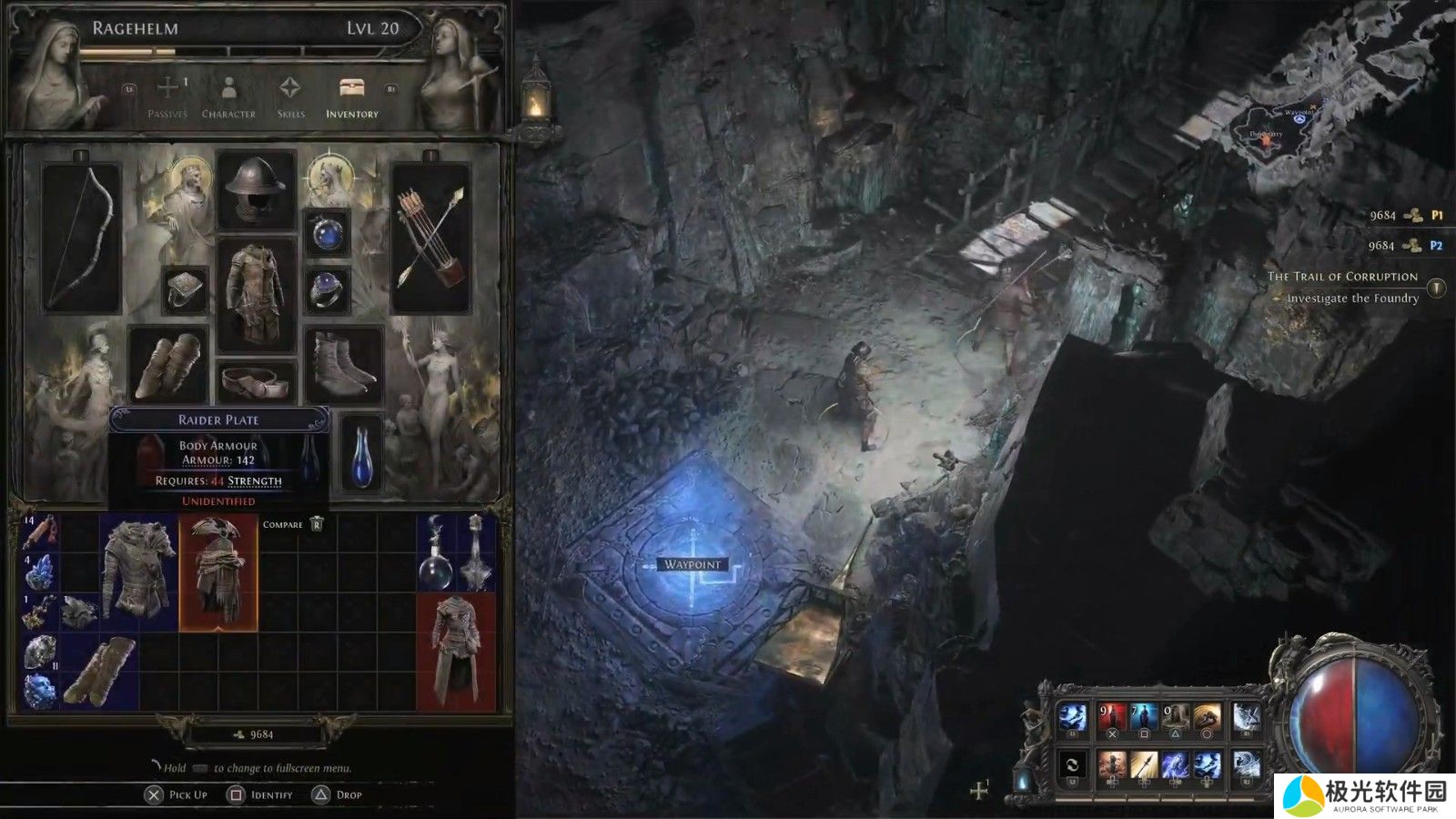
Task: Select the red robe in inventory
Action: [456, 652]
